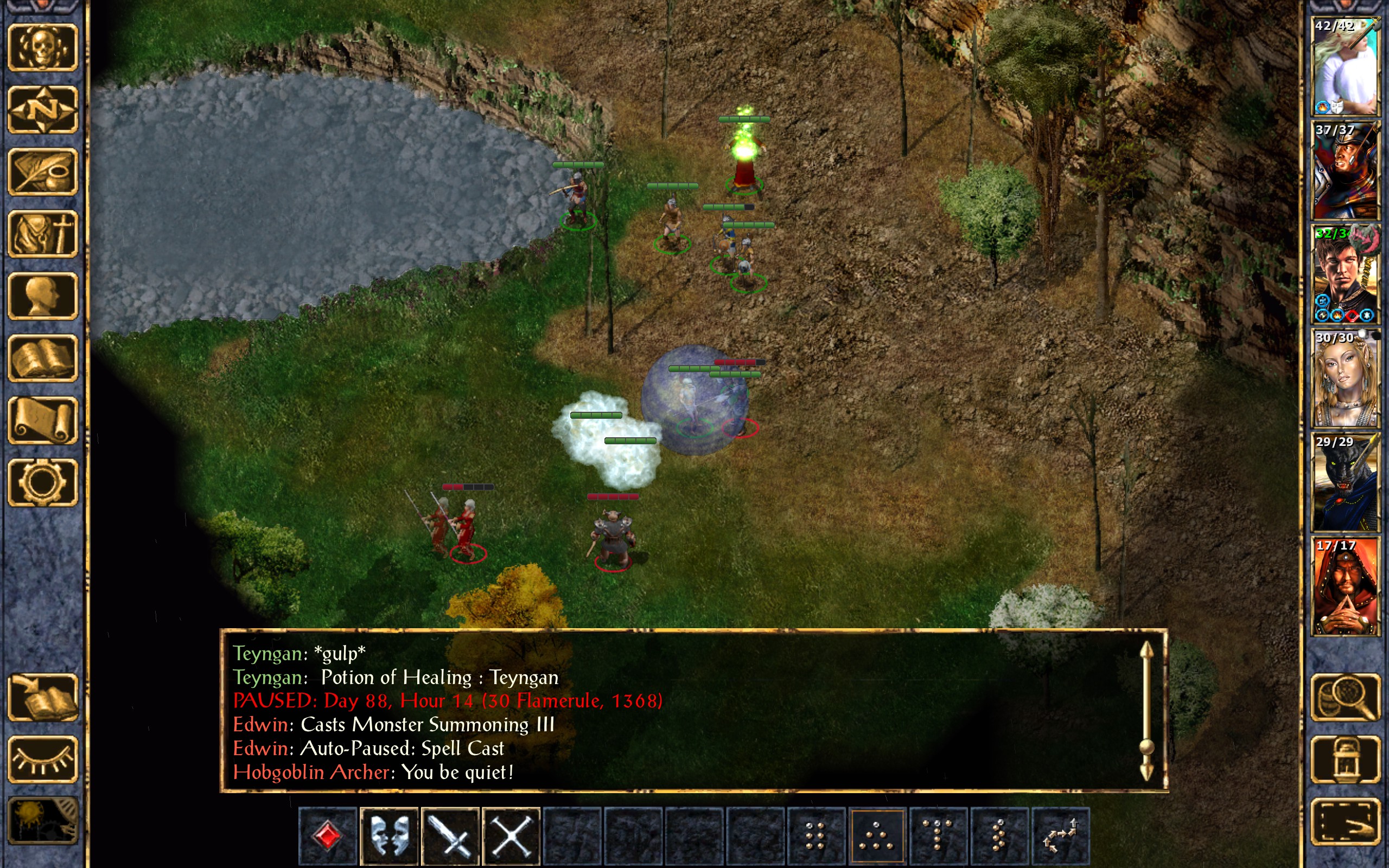Activate the magnifying glass highlight button
This screenshot has height=868, width=1389.
[1346, 697]
